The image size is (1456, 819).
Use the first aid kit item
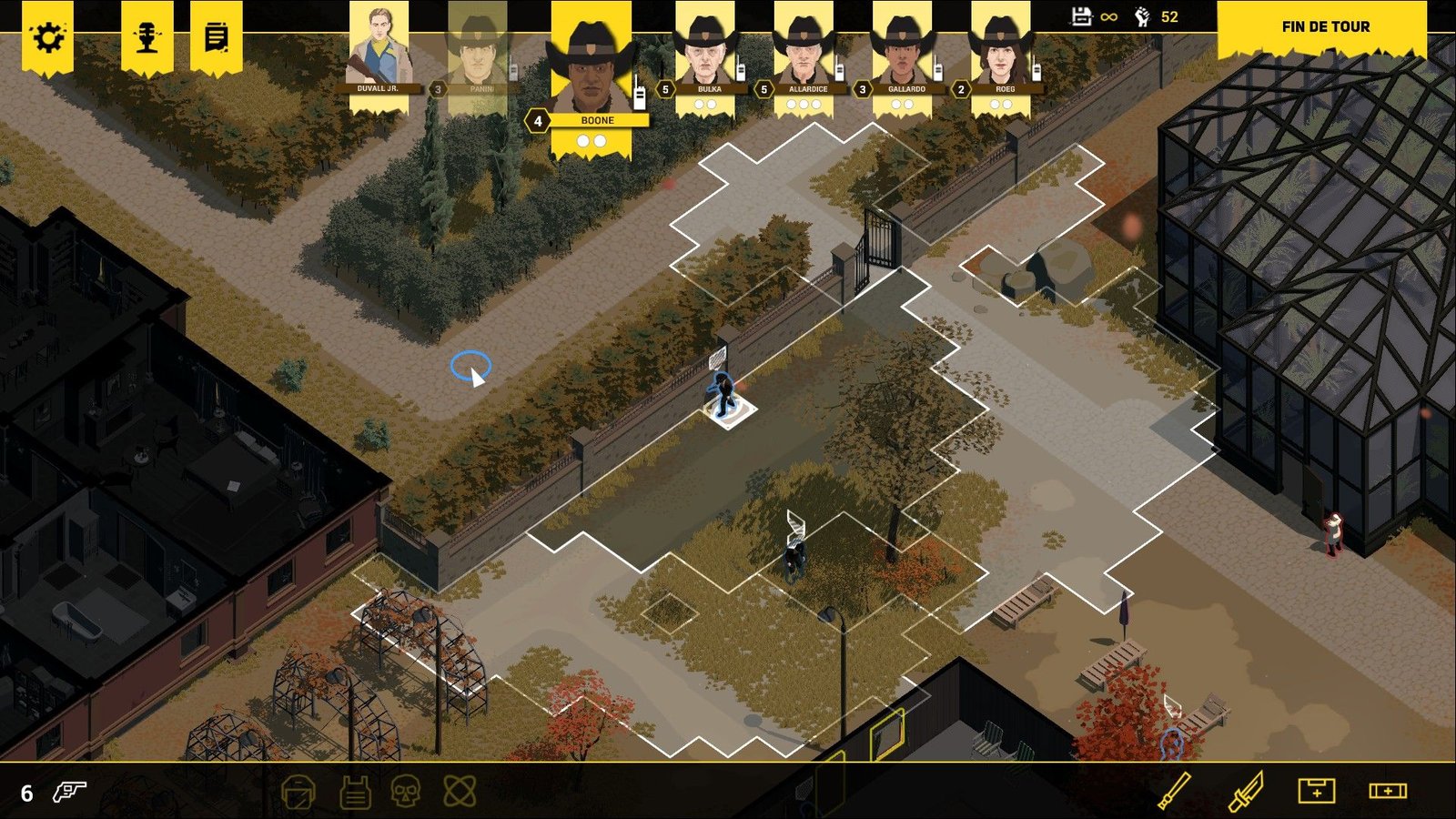1316,791
